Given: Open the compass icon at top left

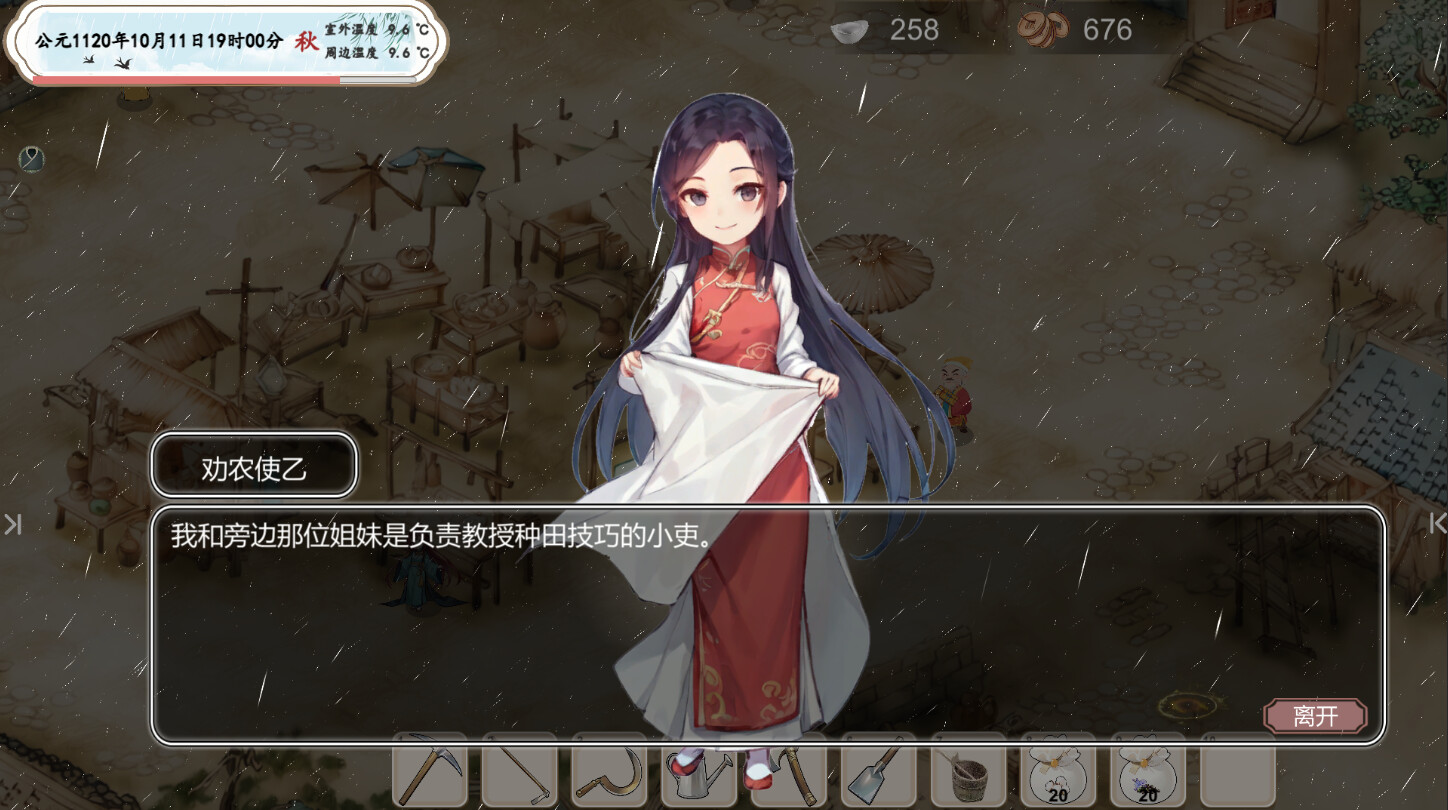Looking at the screenshot, I should [x=30, y=160].
